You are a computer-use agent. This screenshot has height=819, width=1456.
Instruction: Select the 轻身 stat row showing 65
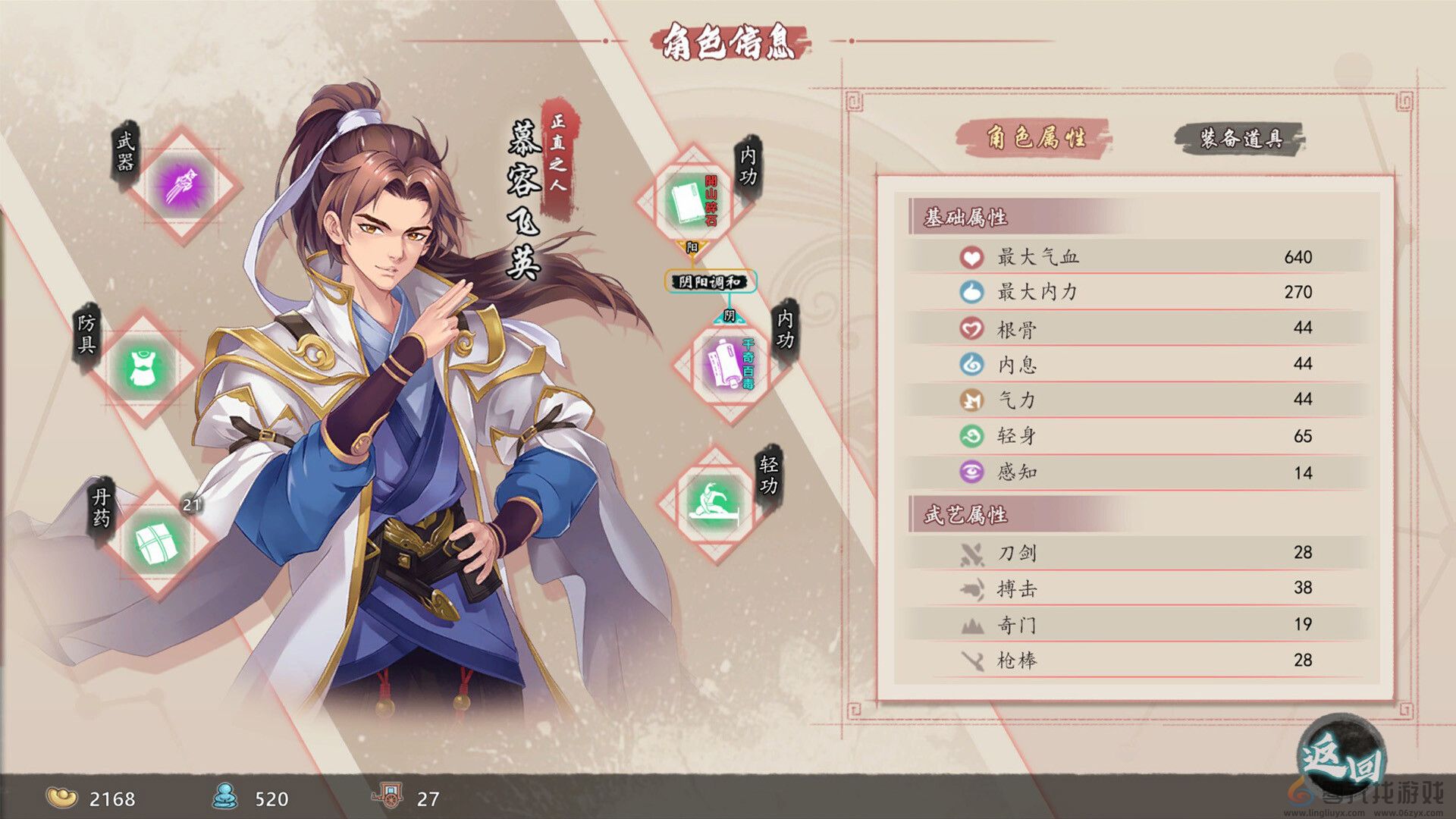click(x=1137, y=435)
